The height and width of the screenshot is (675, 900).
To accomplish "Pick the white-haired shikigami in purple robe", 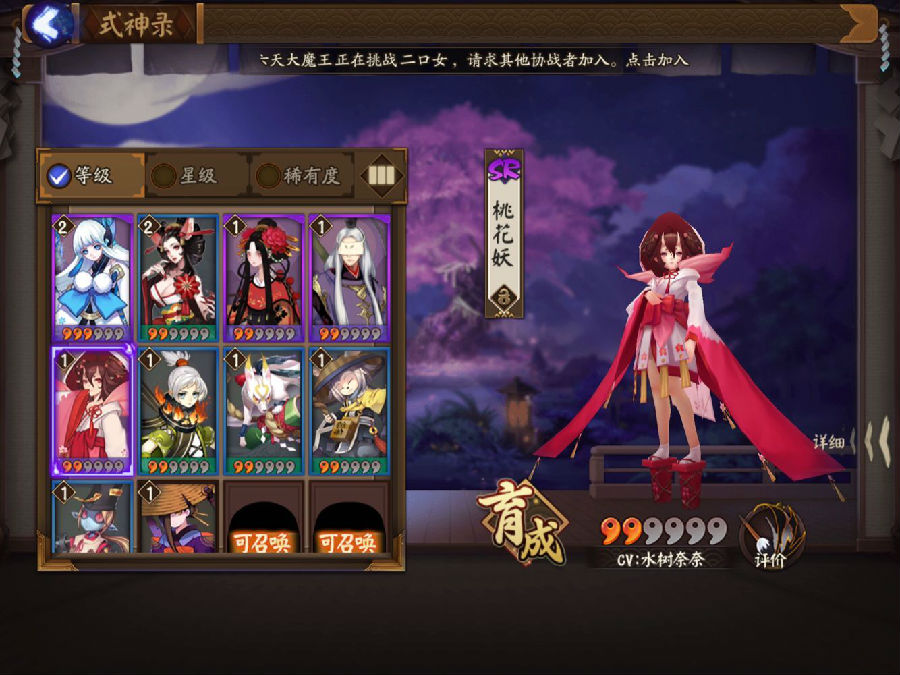I will coord(349,277).
